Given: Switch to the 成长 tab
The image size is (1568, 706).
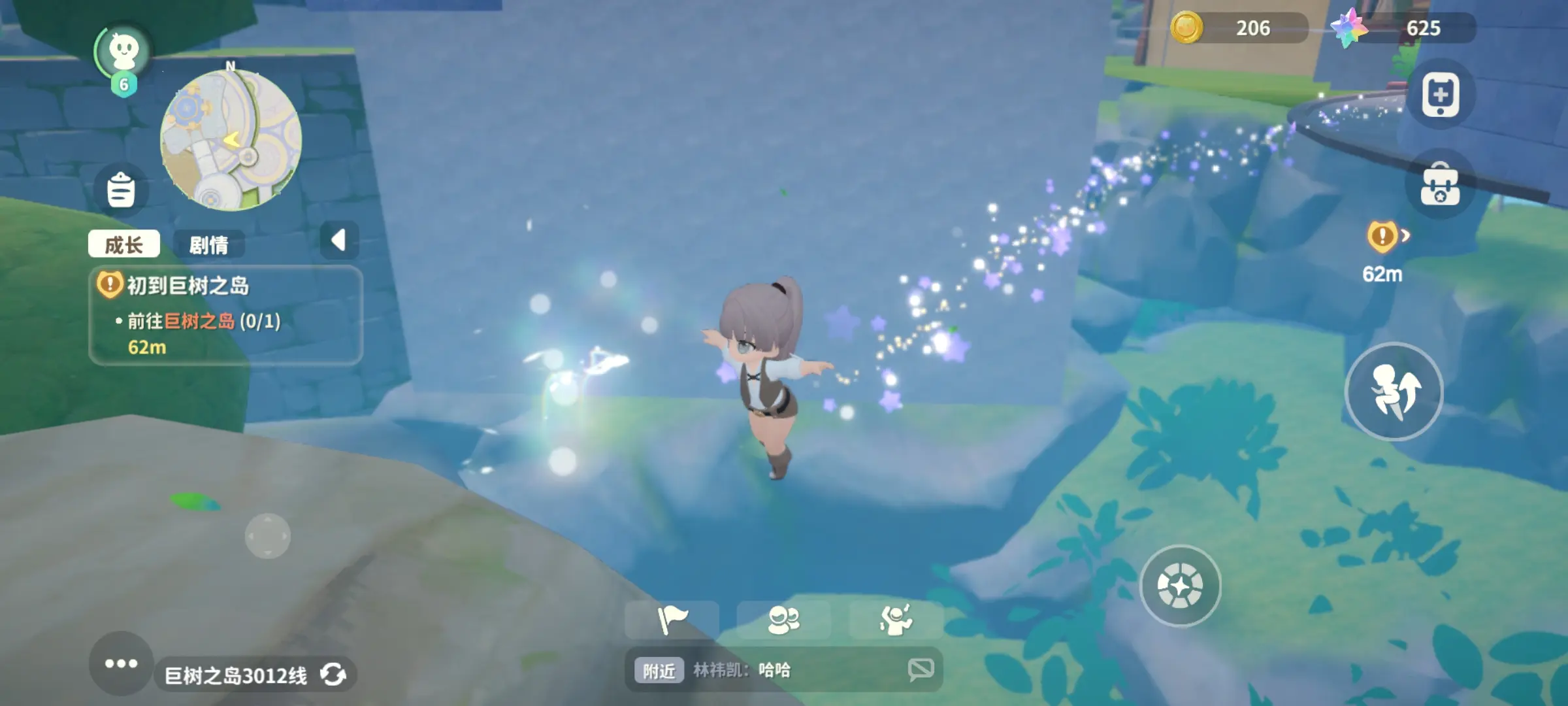Looking at the screenshot, I should [123, 244].
